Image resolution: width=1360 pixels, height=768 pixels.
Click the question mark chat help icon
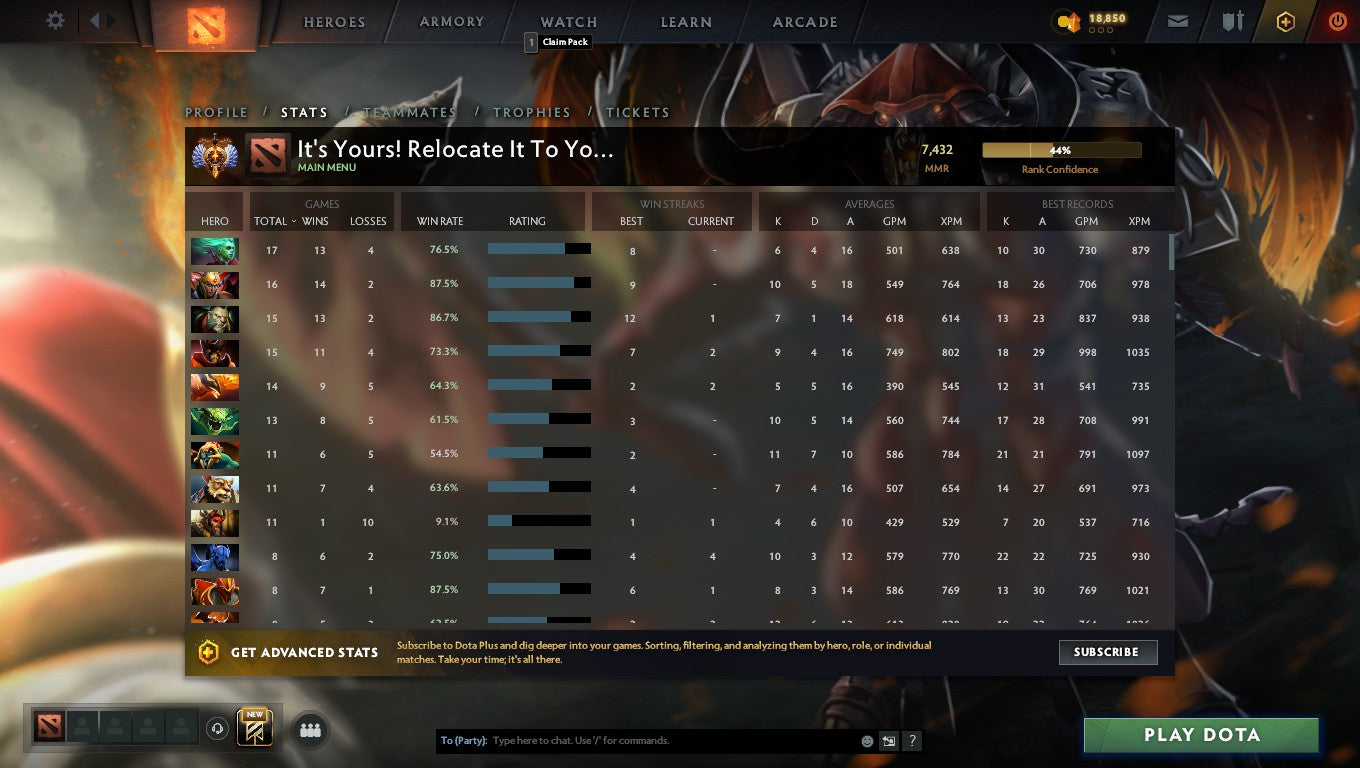911,741
